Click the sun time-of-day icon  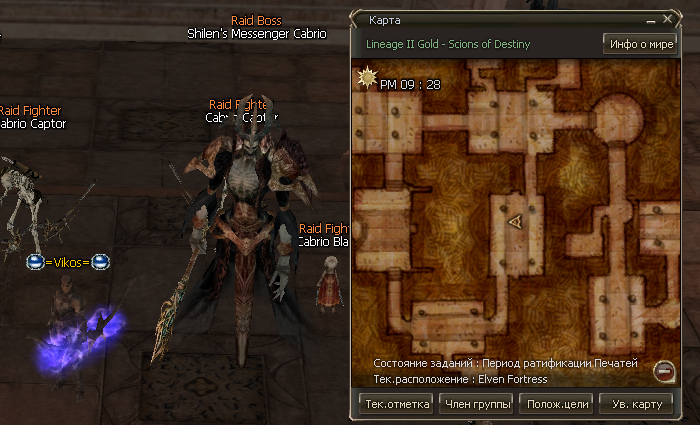pos(367,77)
